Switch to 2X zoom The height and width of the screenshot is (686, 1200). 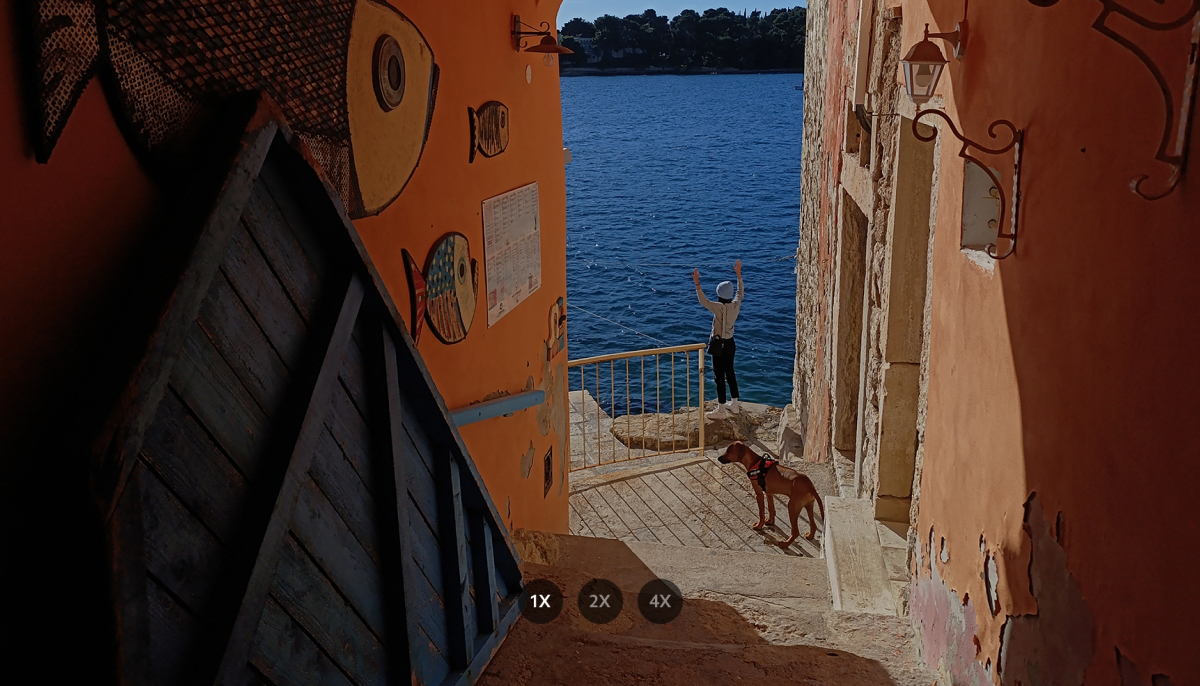[600, 601]
